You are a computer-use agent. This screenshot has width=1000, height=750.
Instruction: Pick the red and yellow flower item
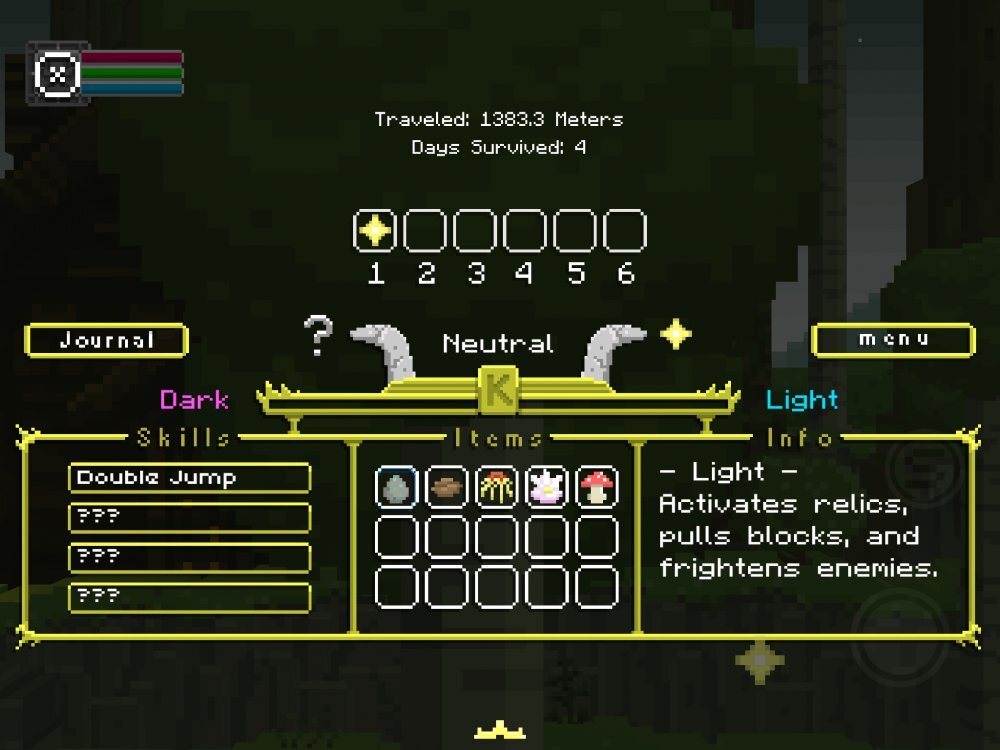click(497, 488)
